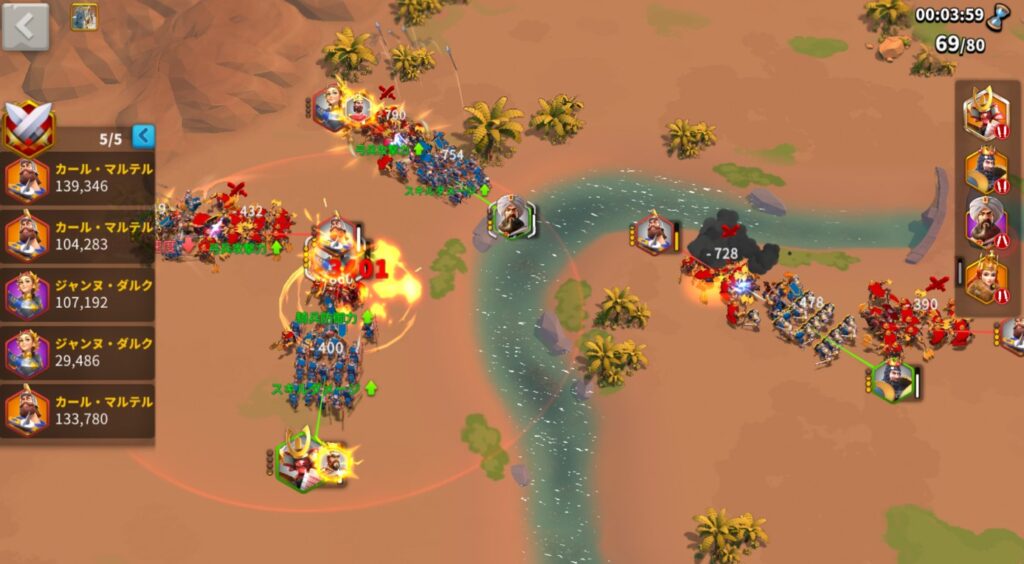The image size is (1024, 564).
Task: Select the Charles Martel army with 139,346 troops
Action: click(x=78, y=178)
